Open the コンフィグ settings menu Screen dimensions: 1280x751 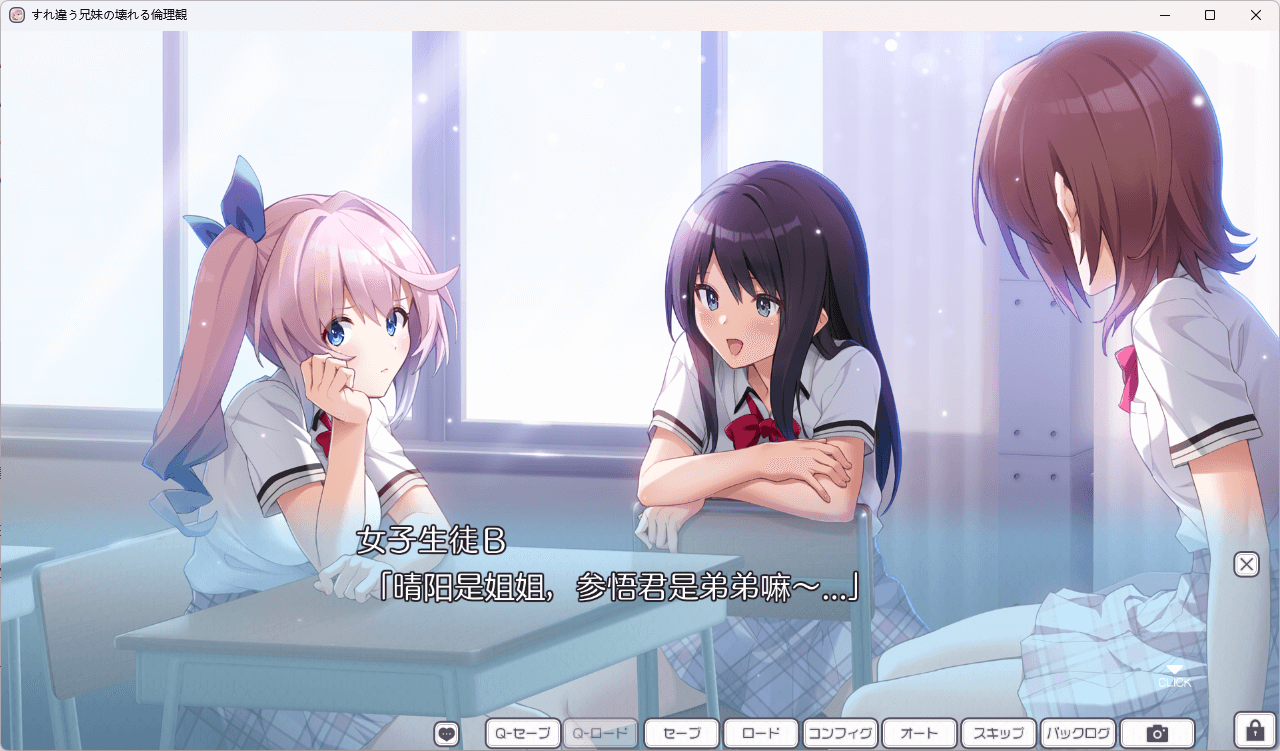840,732
